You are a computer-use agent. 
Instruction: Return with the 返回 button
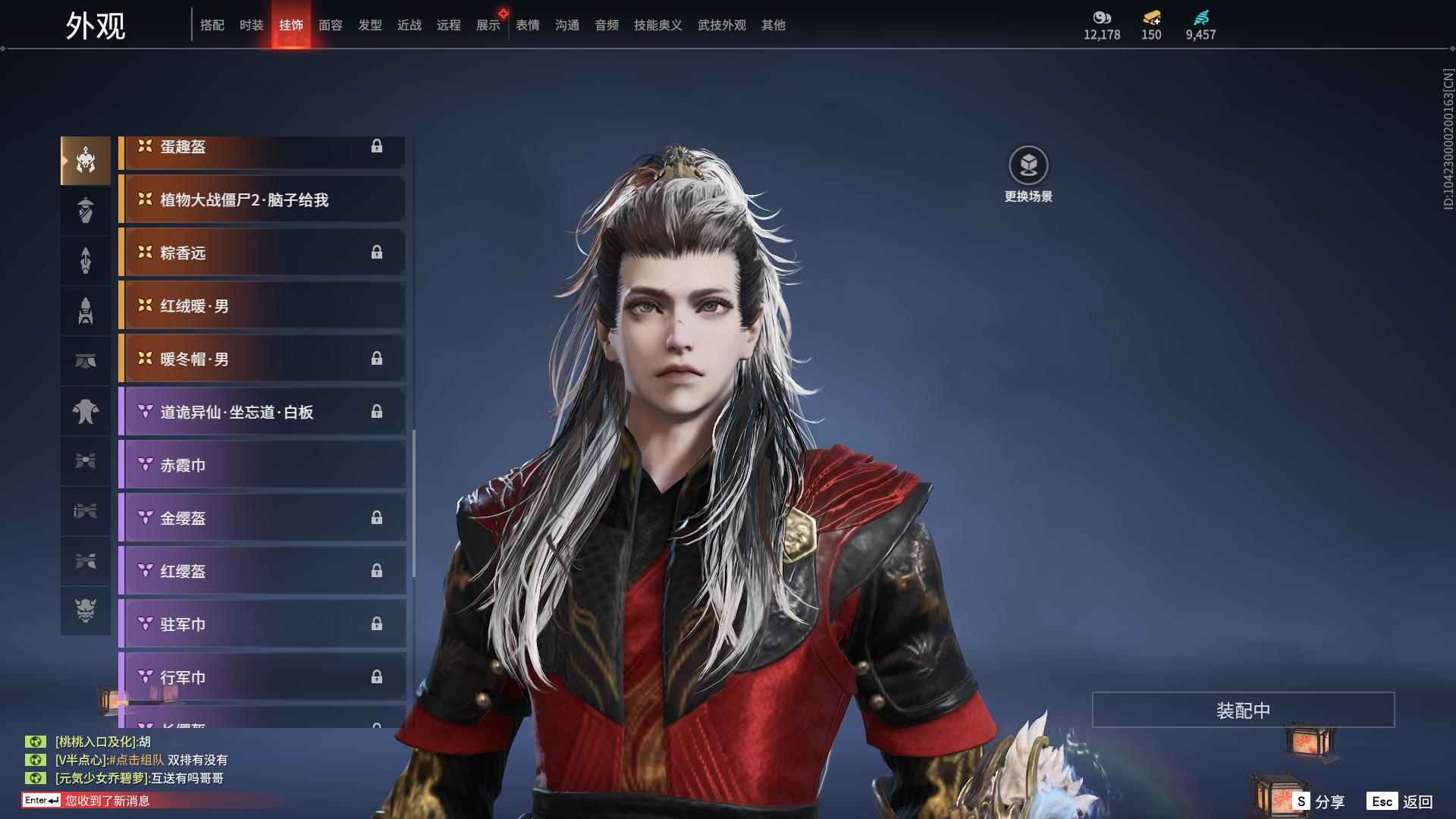coord(1400,802)
